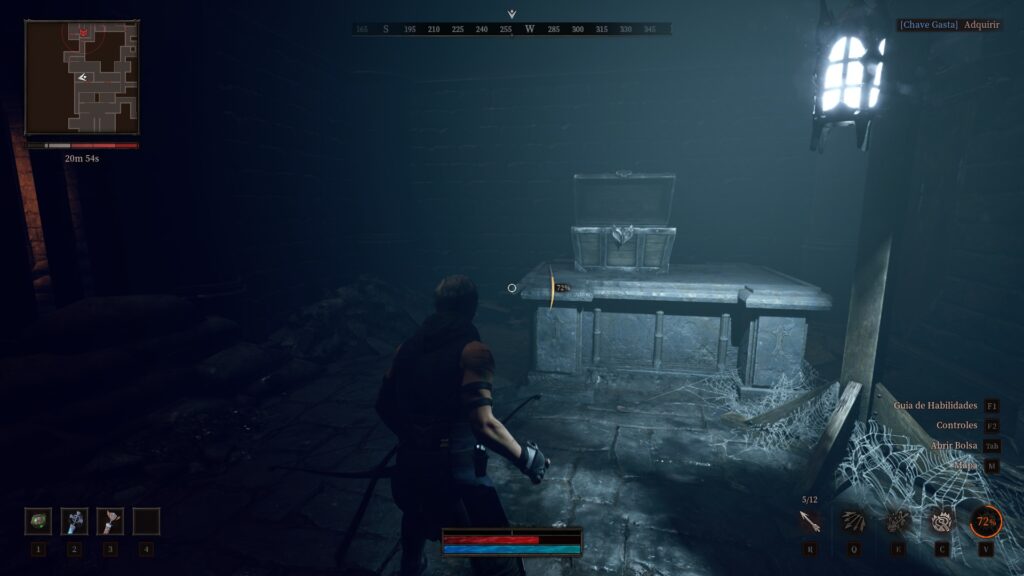Click the Chave Gasta Adquirir prompt

tap(950, 24)
